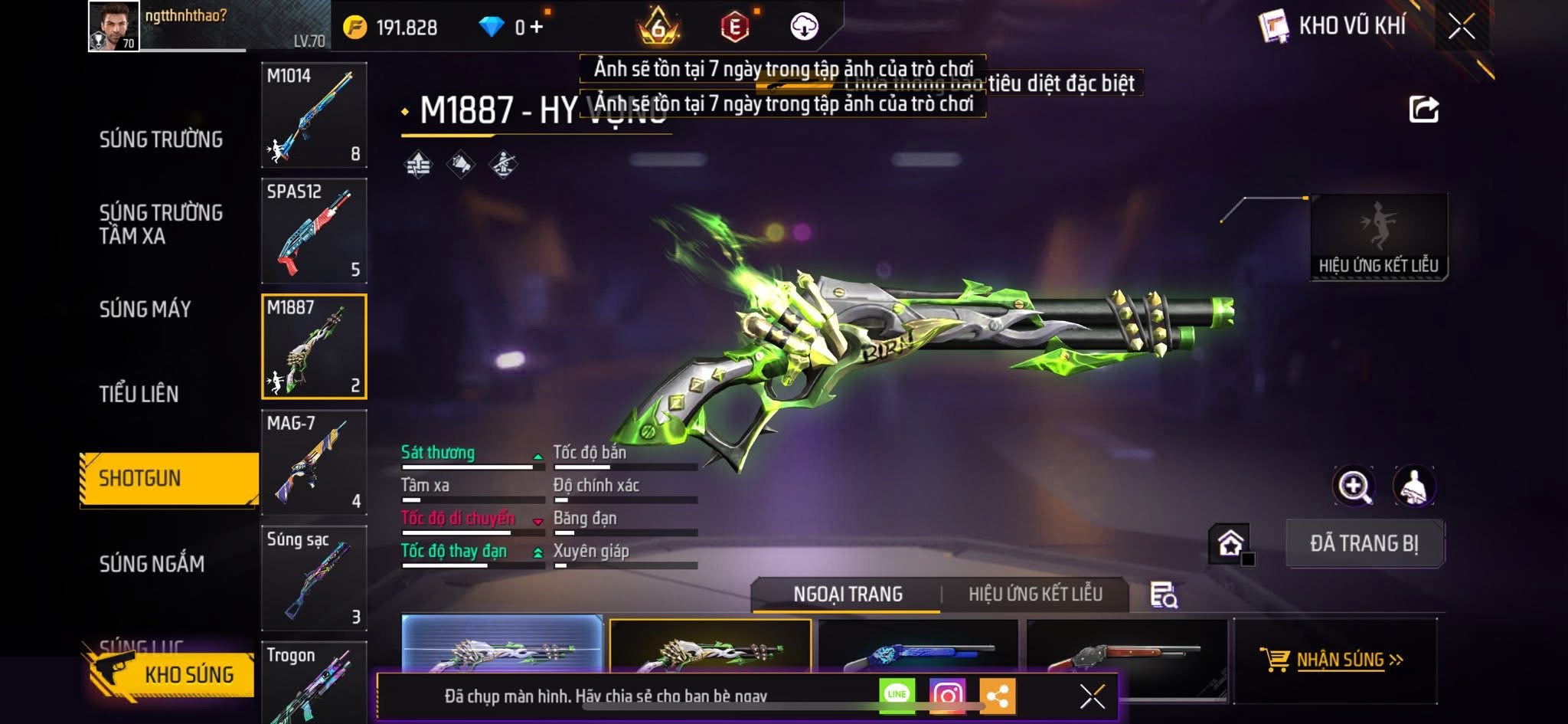Zoom in with the magnifier icon
Image resolution: width=1568 pixels, height=724 pixels.
[x=1354, y=486]
